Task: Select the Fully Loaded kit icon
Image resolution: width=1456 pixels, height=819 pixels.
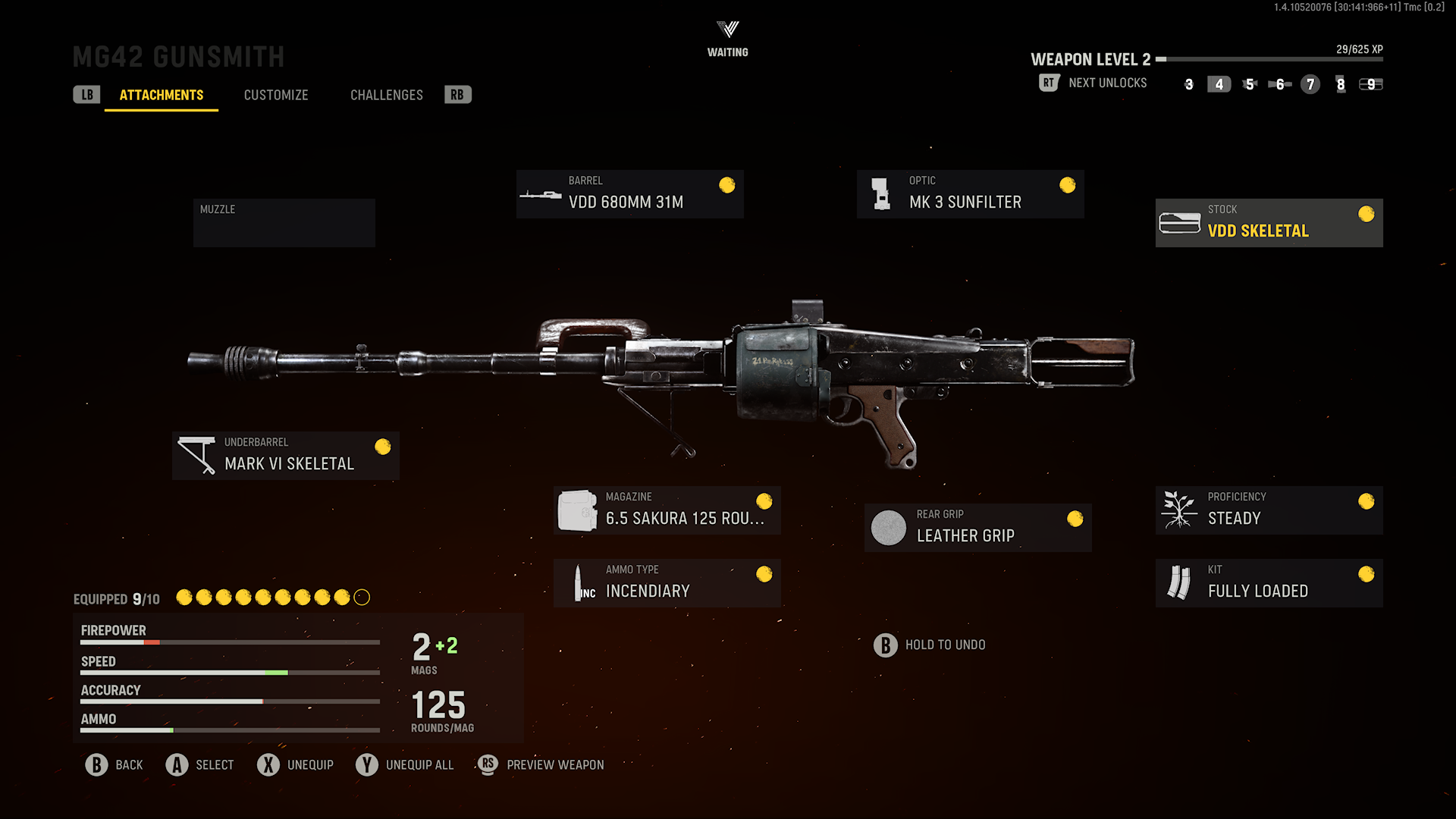Action: coord(1177,582)
